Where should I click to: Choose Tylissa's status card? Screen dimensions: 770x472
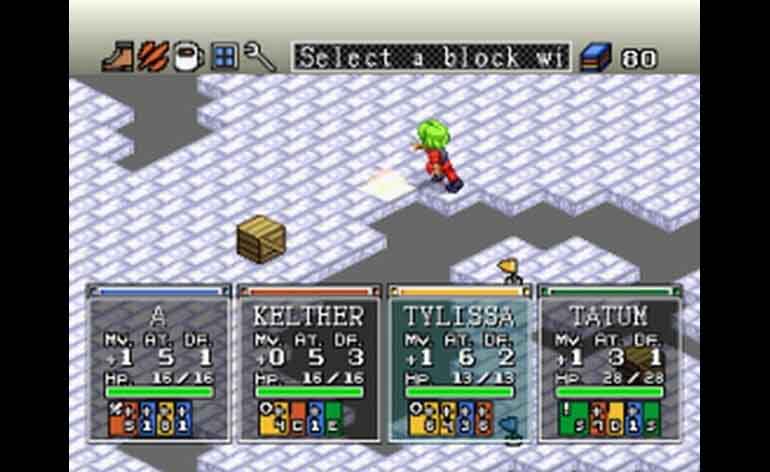(x=459, y=364)
